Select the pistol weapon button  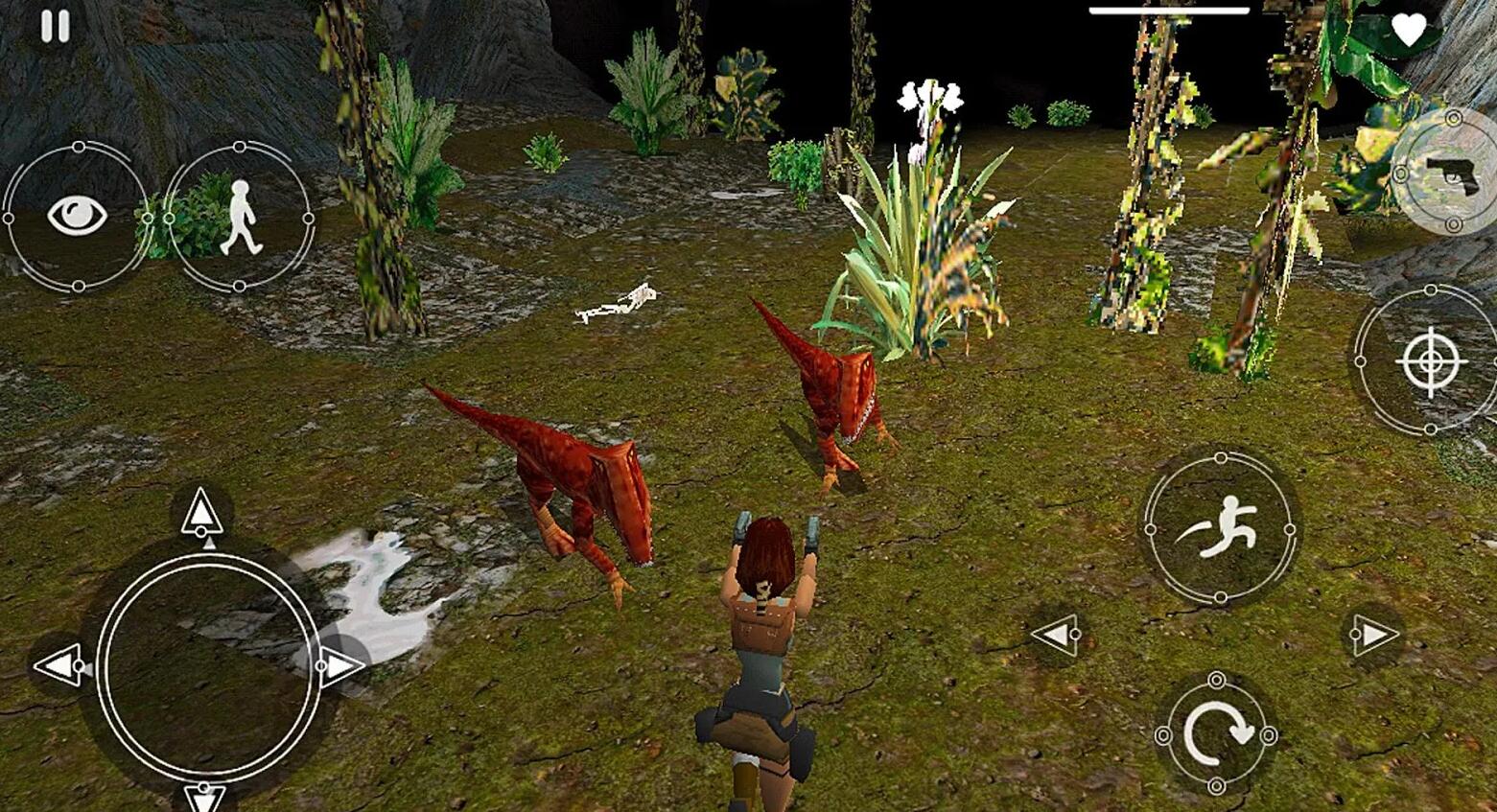tap(1450, 174)
